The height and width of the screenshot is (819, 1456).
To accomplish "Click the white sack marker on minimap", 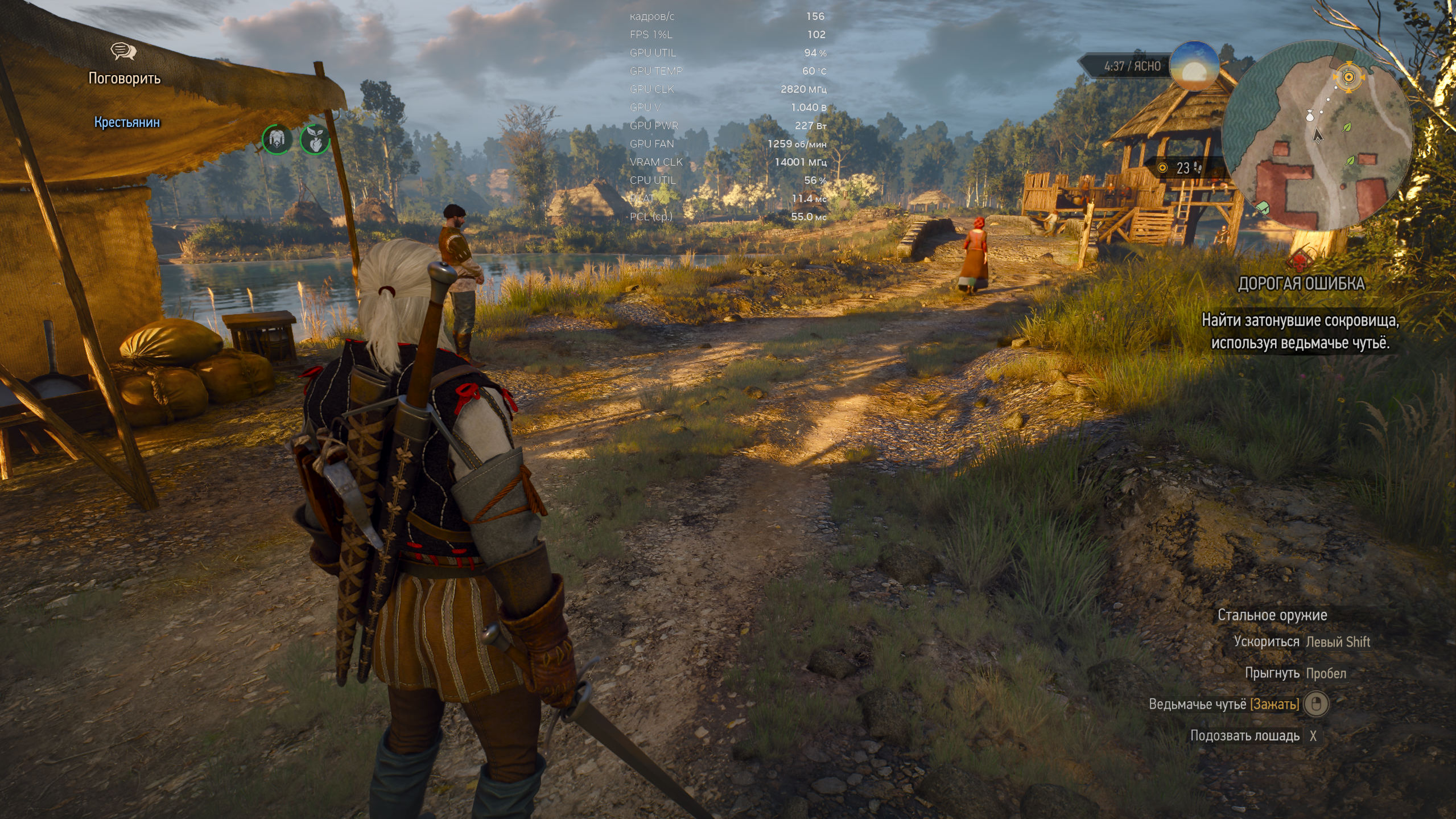I will pyautogui.click(x=1309, y=116).
